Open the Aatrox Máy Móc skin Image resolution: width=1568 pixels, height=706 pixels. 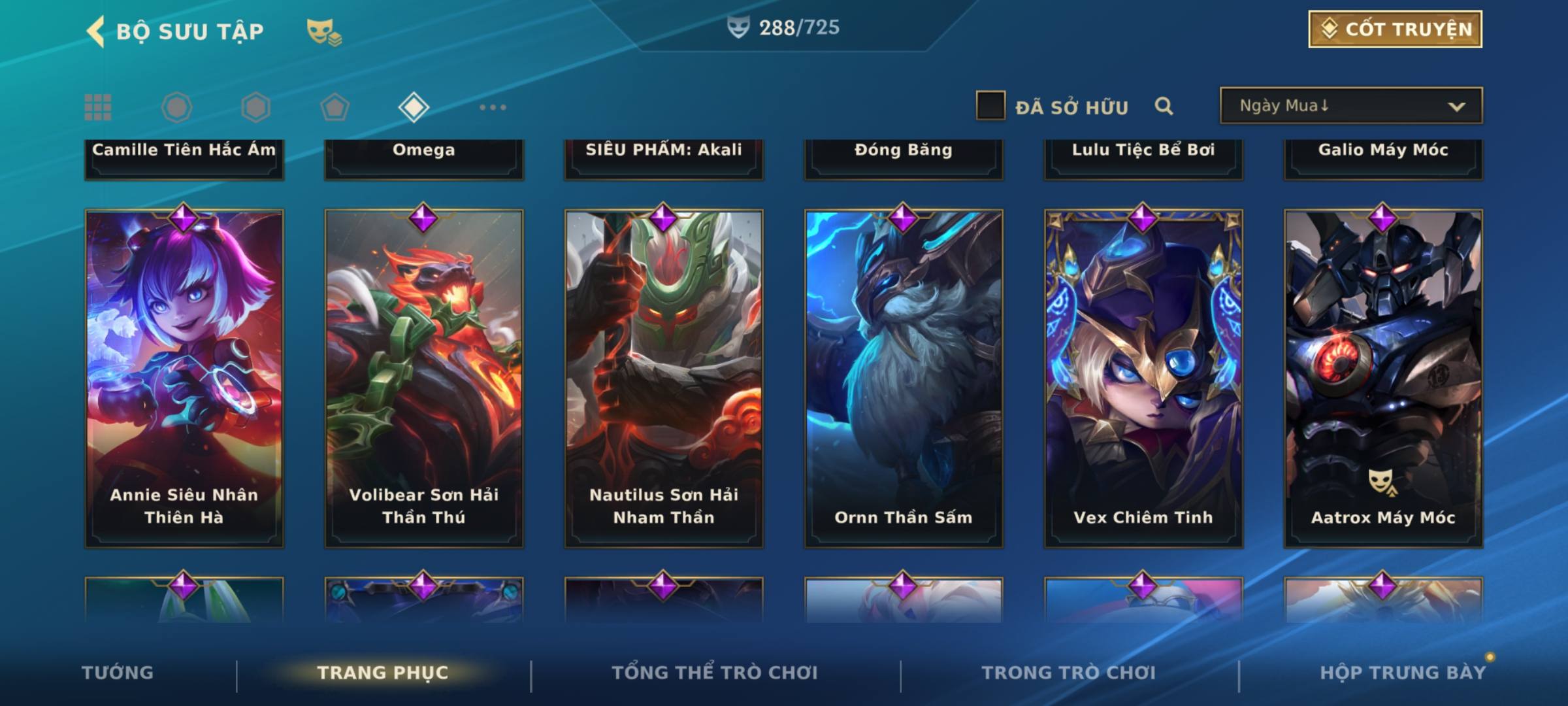tap(1383, 378)
